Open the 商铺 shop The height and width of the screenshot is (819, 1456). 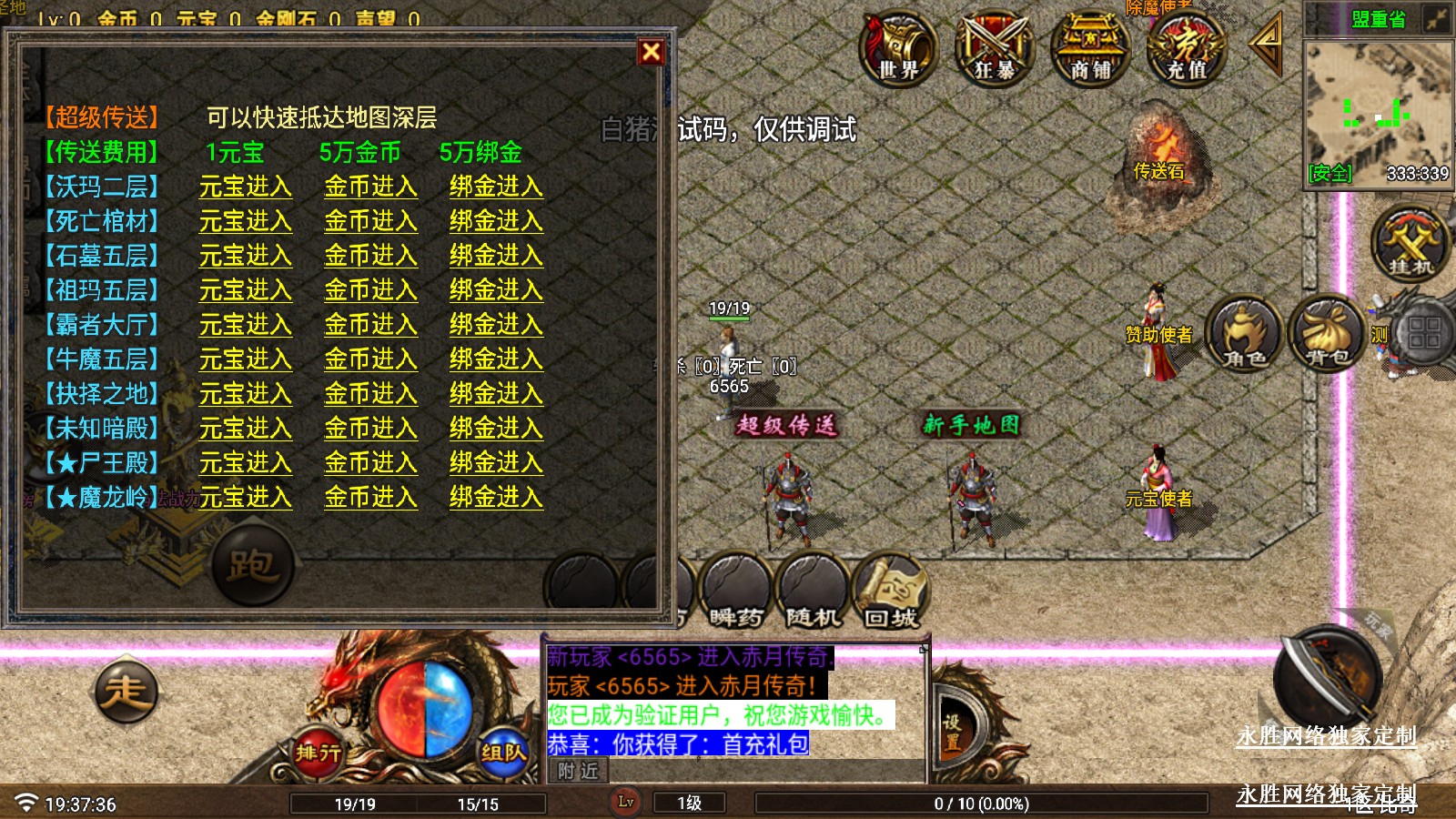click(1090, 48)
